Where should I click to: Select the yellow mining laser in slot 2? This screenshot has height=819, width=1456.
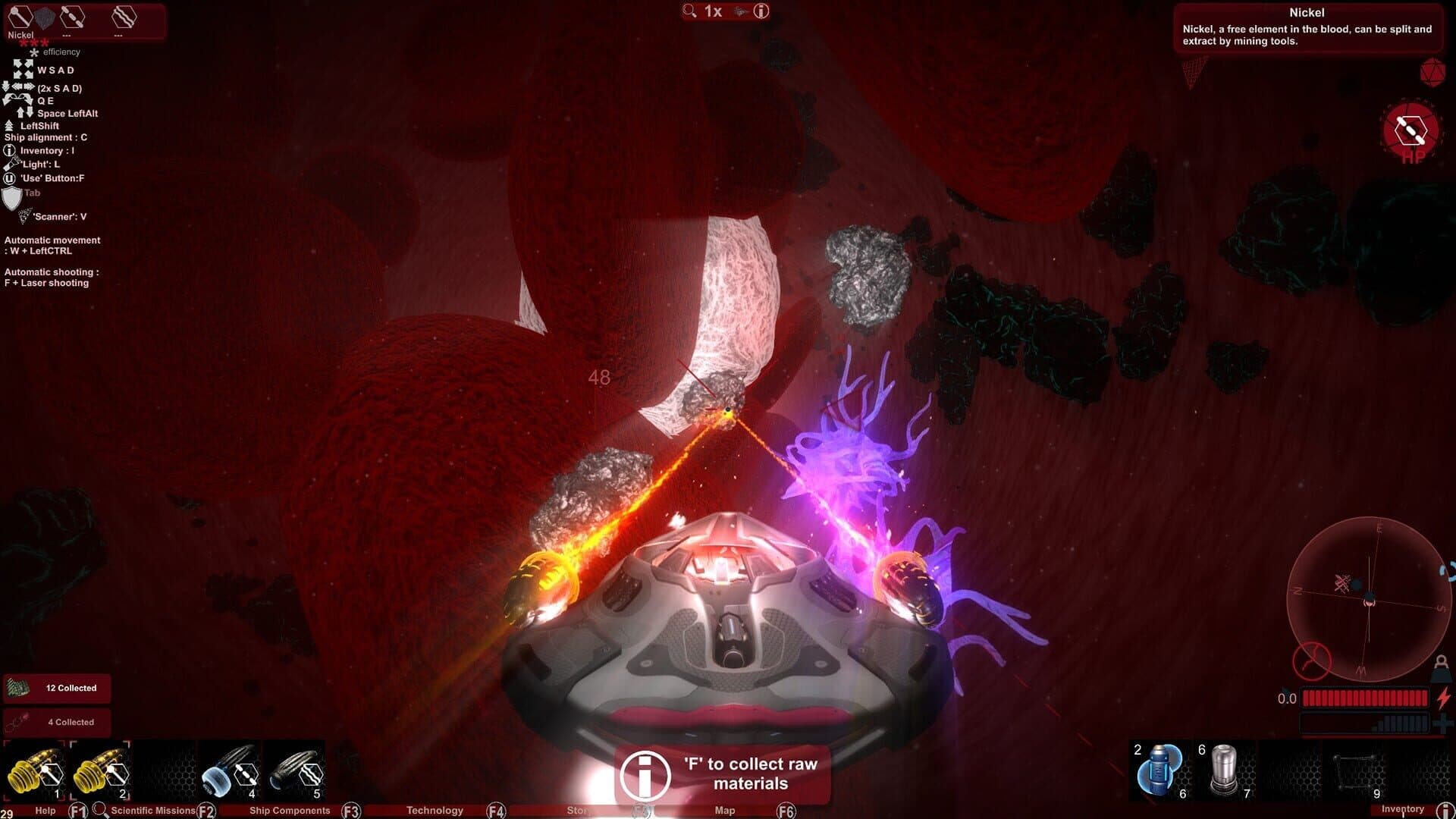click(x=101, y=771)
